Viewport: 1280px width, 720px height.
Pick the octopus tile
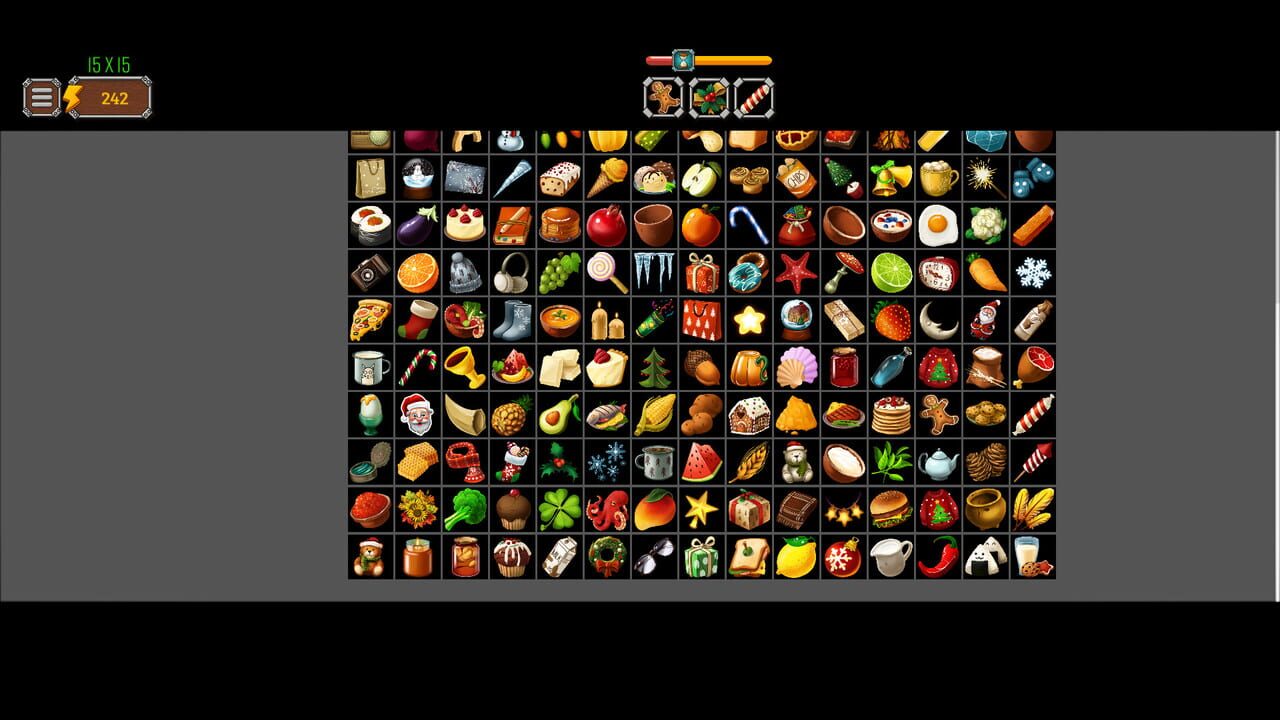pos(608,510)
